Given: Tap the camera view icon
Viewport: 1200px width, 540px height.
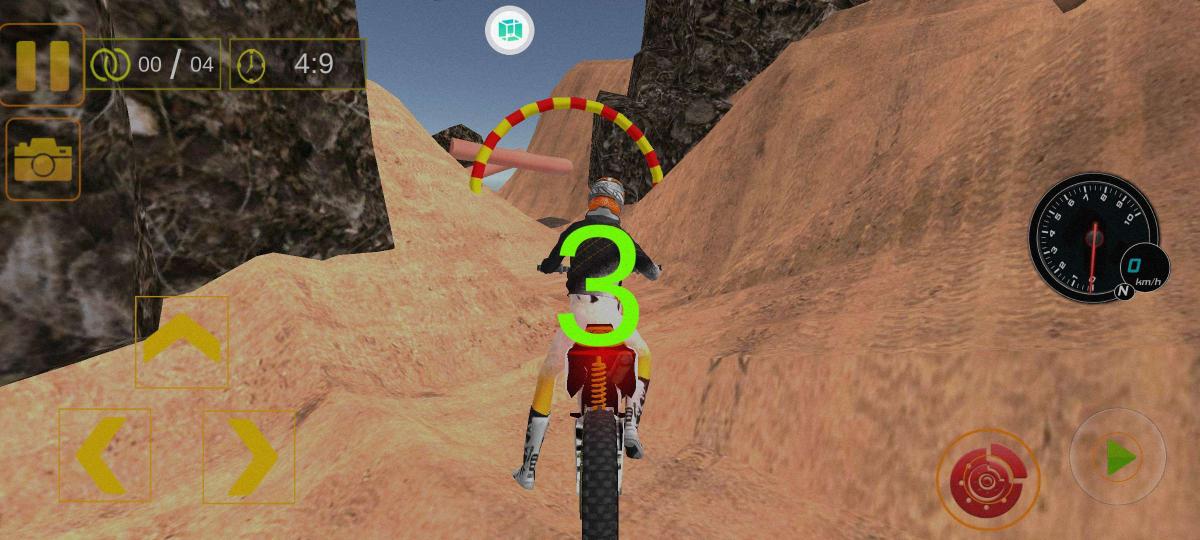Looking at the screenshot, I should pos(42,159).
